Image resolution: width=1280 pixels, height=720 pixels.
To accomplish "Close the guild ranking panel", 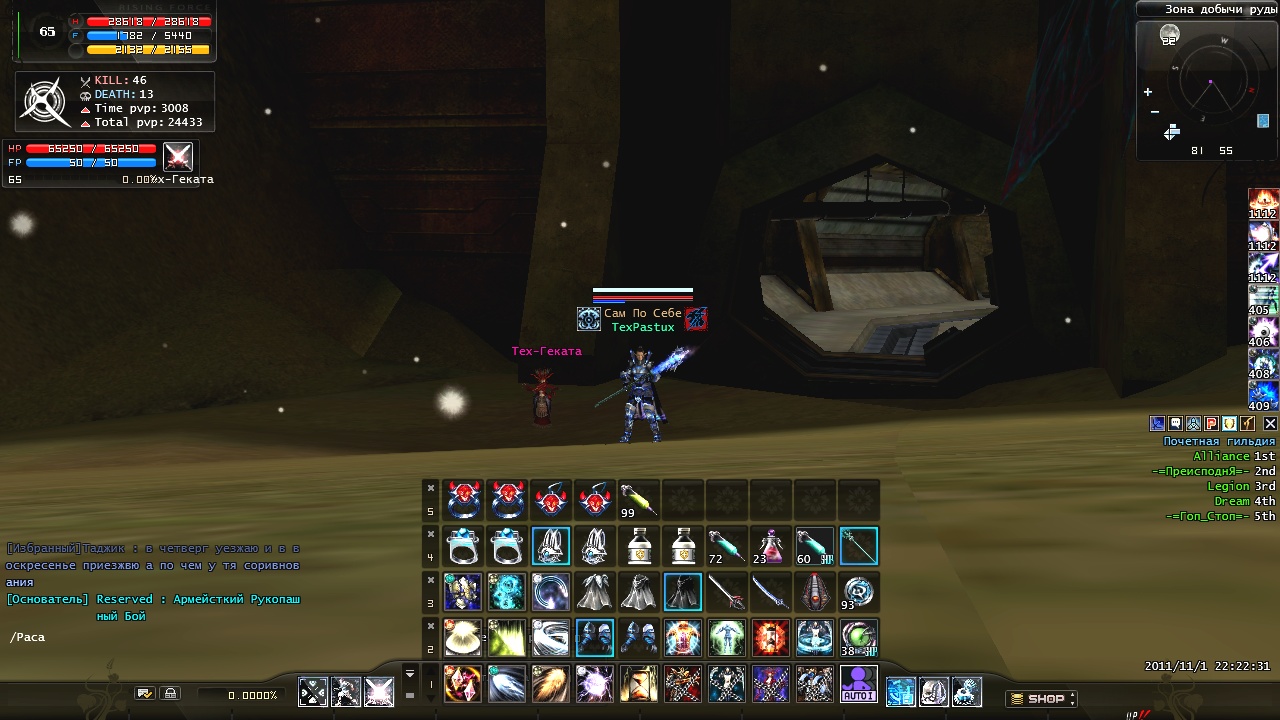I will [1270, 424].
